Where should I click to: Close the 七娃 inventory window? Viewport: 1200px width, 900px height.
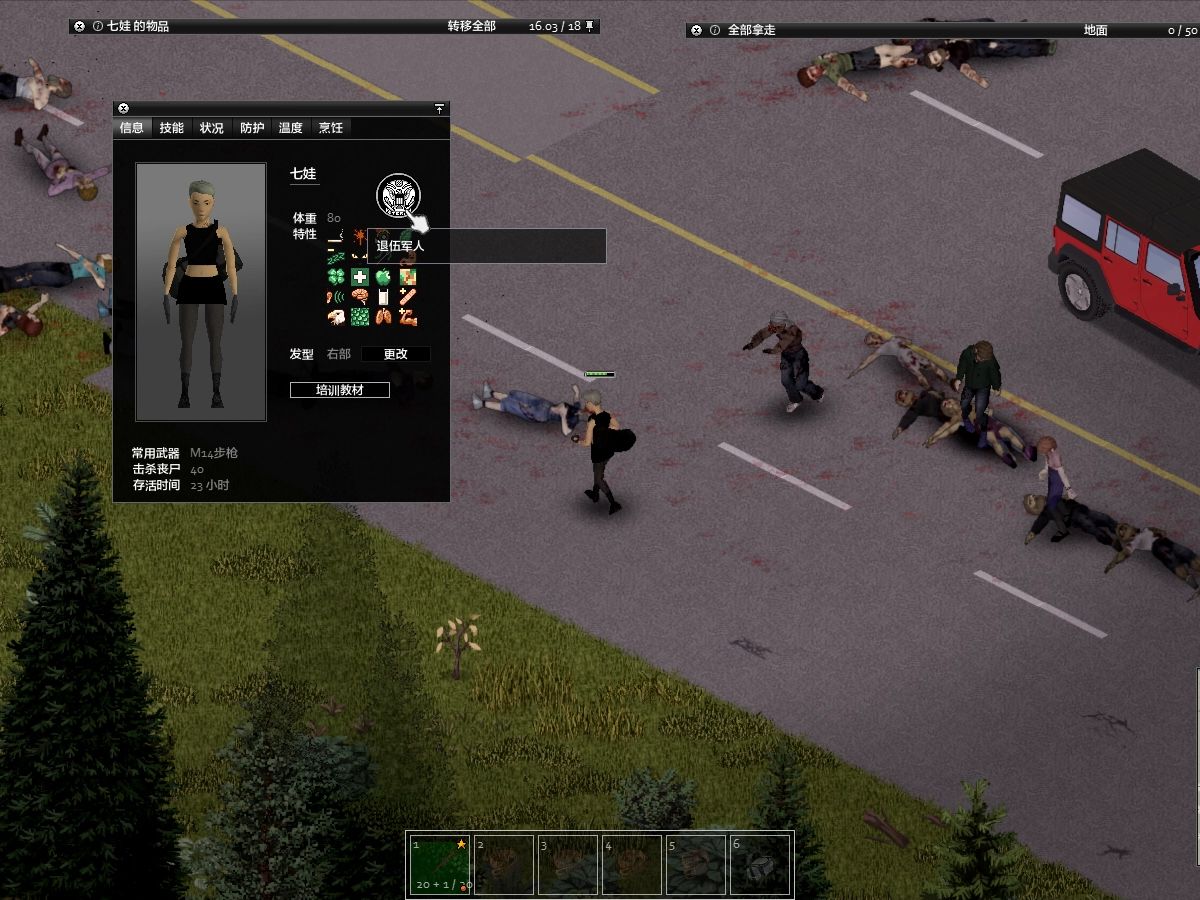point(80,26)
